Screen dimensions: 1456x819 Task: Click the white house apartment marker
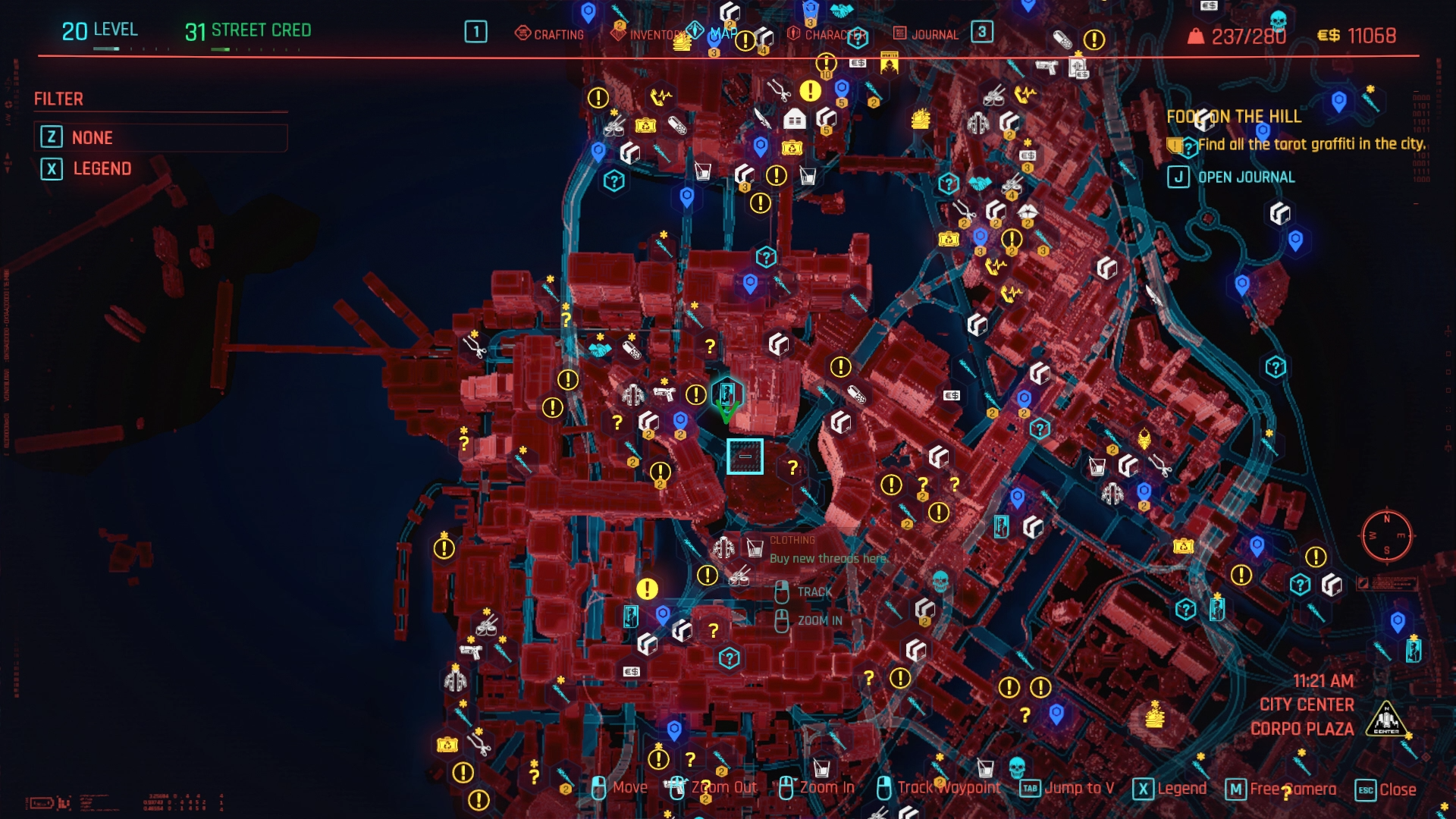coord(794,119)
